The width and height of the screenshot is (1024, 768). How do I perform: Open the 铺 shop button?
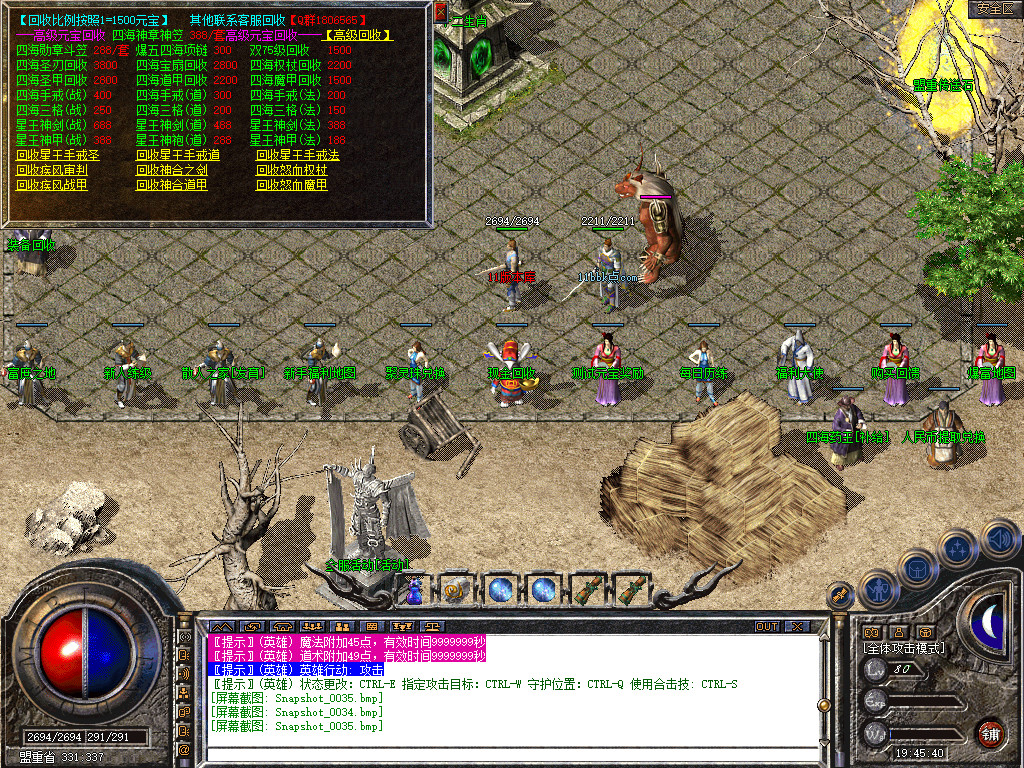click(990, 731)
